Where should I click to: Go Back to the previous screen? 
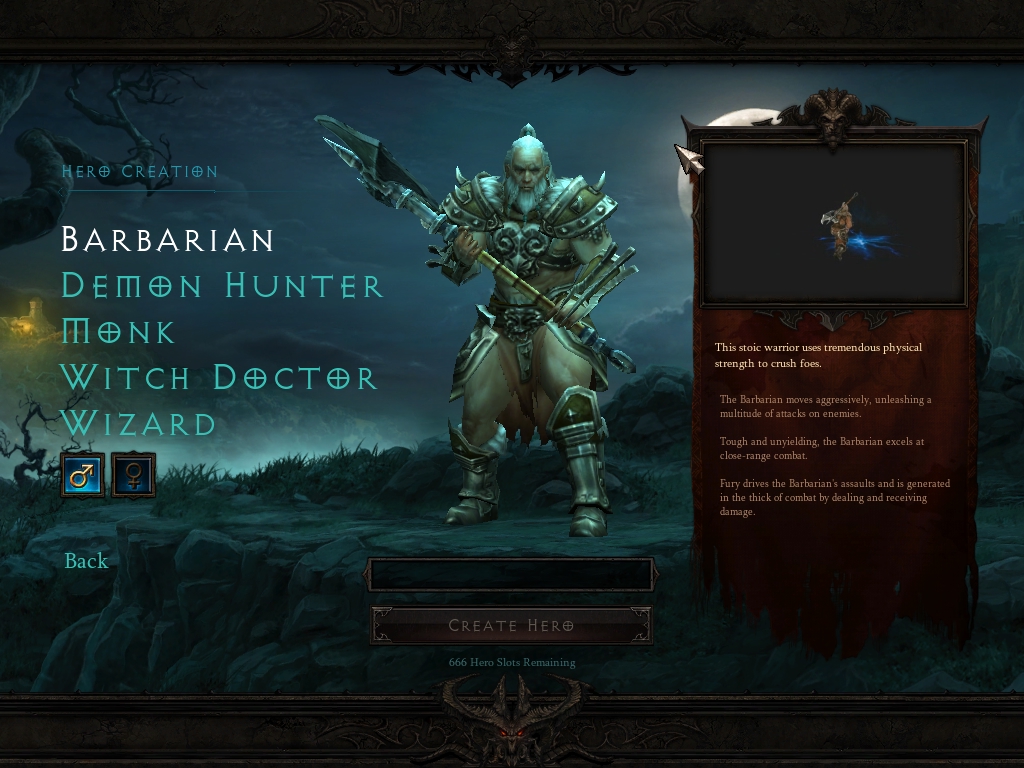[x=86, y=561]
